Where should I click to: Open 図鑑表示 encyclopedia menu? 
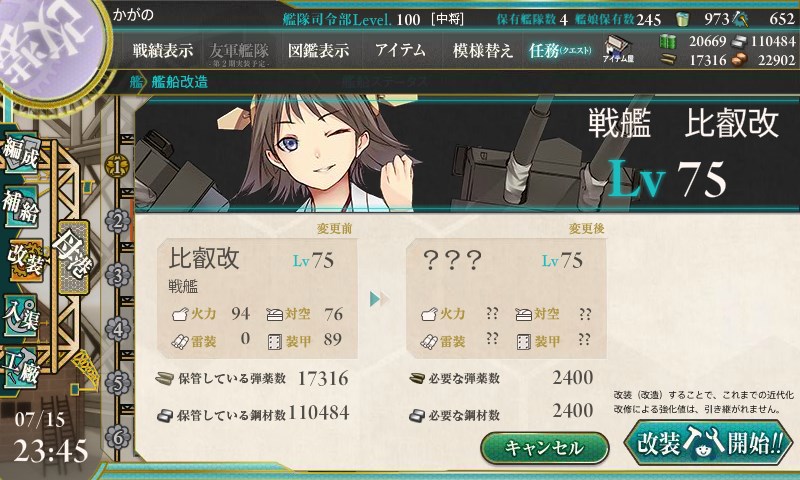[x=318, y=50]
